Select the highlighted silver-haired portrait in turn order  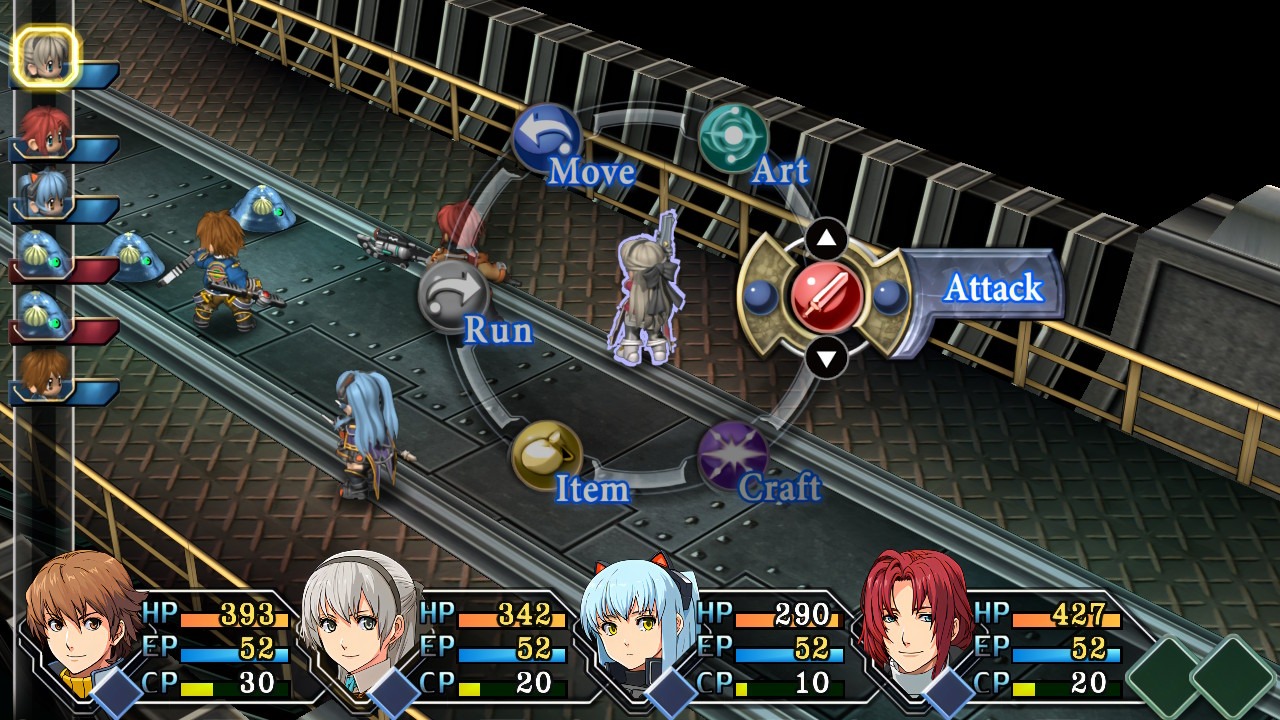pos(45,56)
